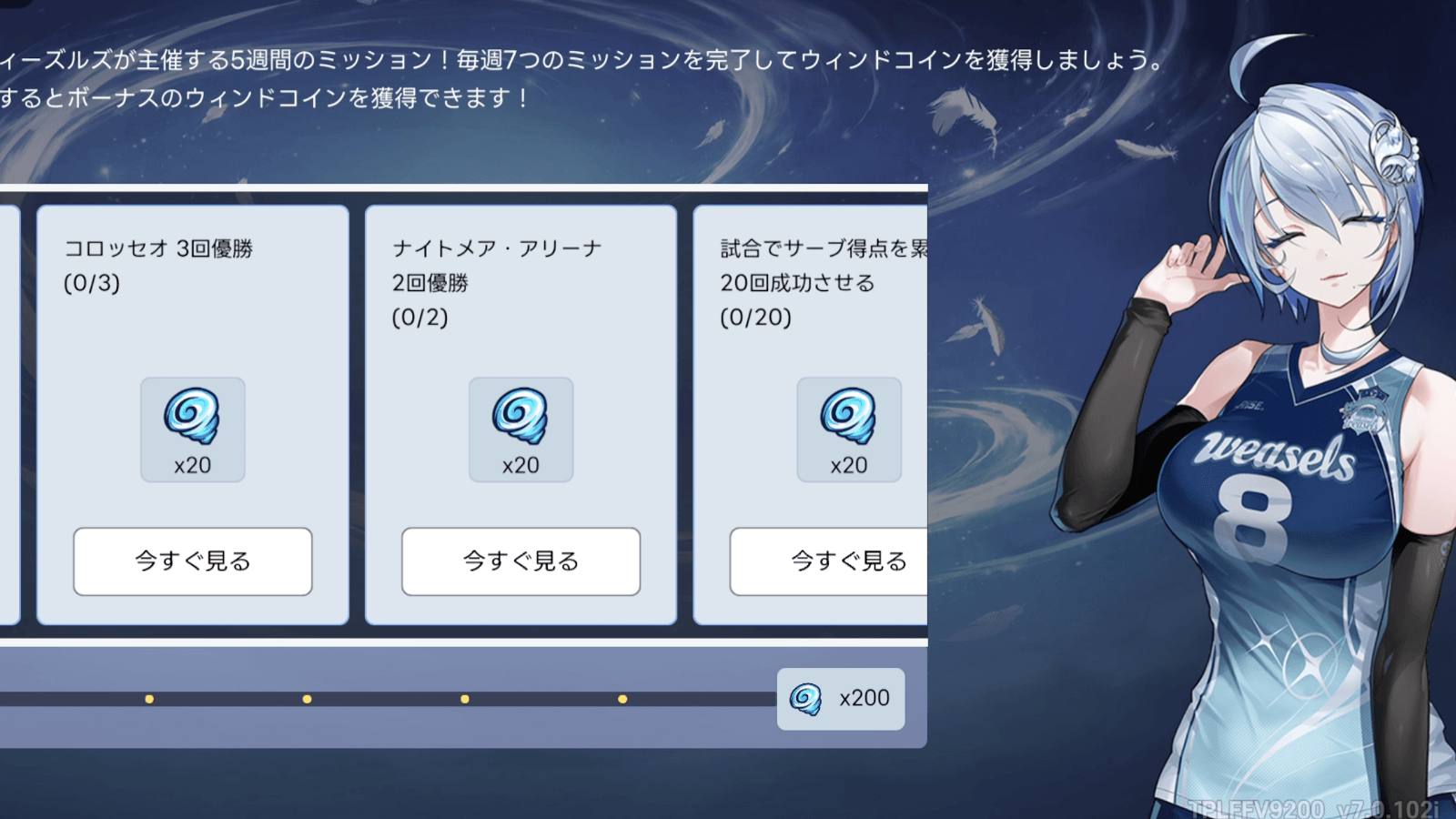Screen dimensions: 1456x819
Task: Tap 今すぐ見る on the serve points mission
Action: [x=848, y=562]
